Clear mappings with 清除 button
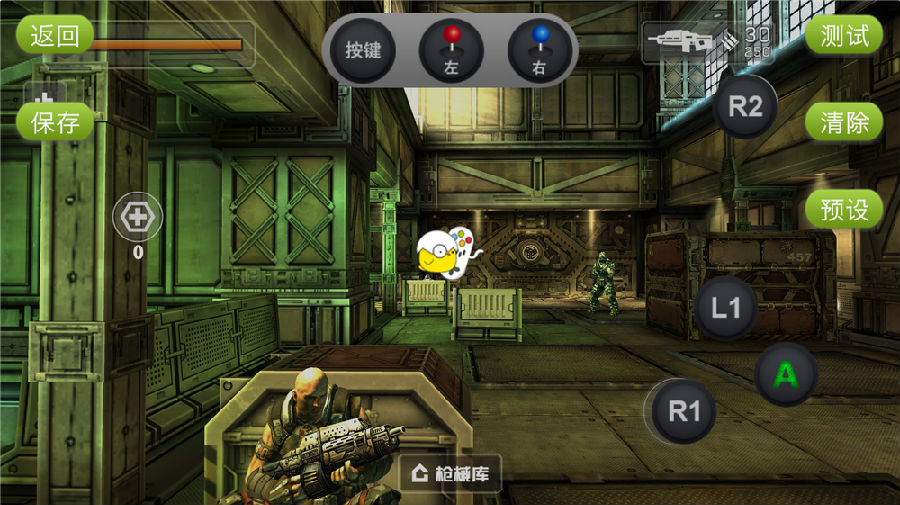This screenshot has height=505, width=900. (844, 123)
